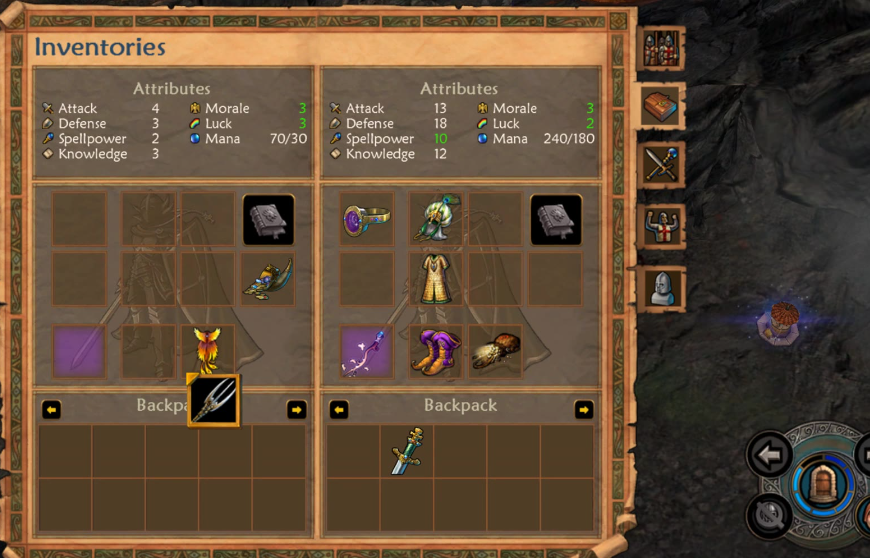Switch to the army soldiers tab
Viewport: 870px width, 558px height.
(661, 48)
